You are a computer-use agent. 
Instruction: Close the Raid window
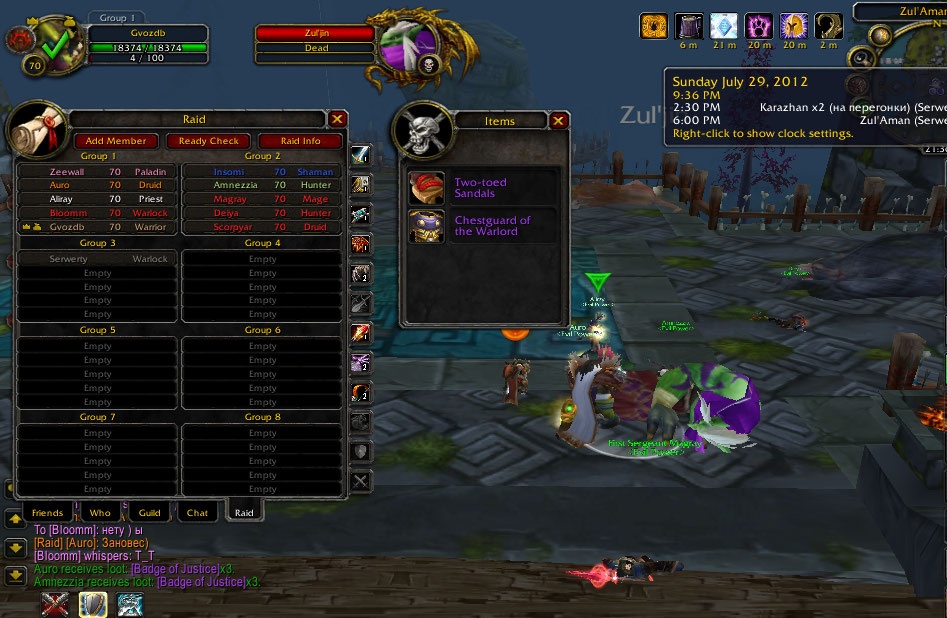click(338, 119)
